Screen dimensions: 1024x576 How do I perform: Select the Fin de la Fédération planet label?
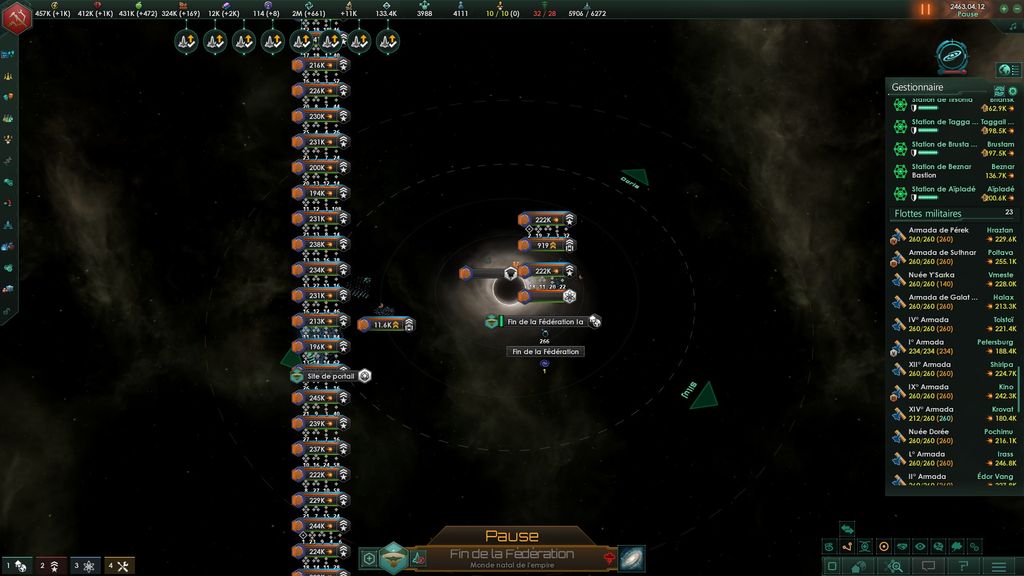pyautogui.click(x=545, y=352)
